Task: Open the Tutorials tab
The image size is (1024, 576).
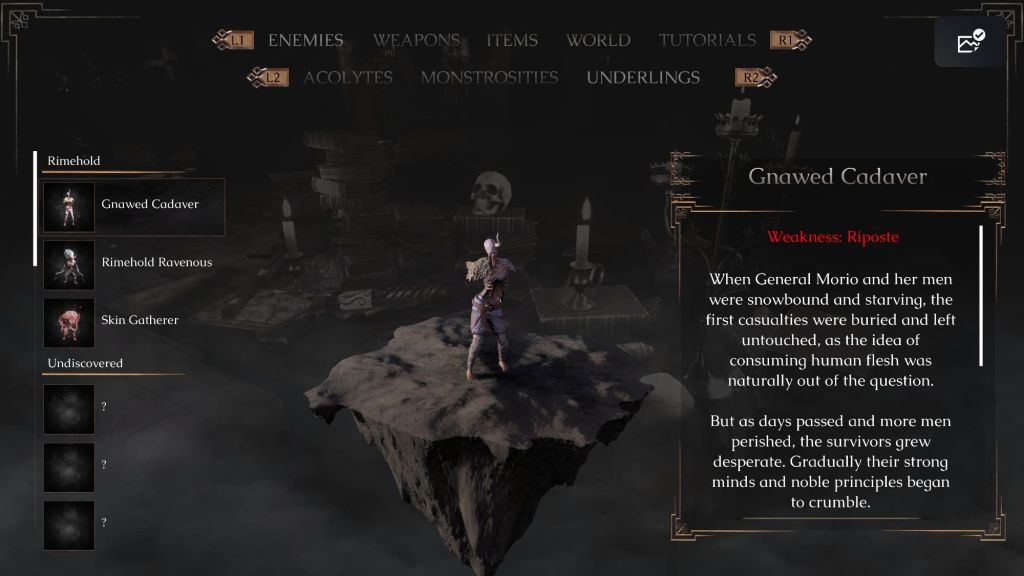Action: [x=707, y=41]
